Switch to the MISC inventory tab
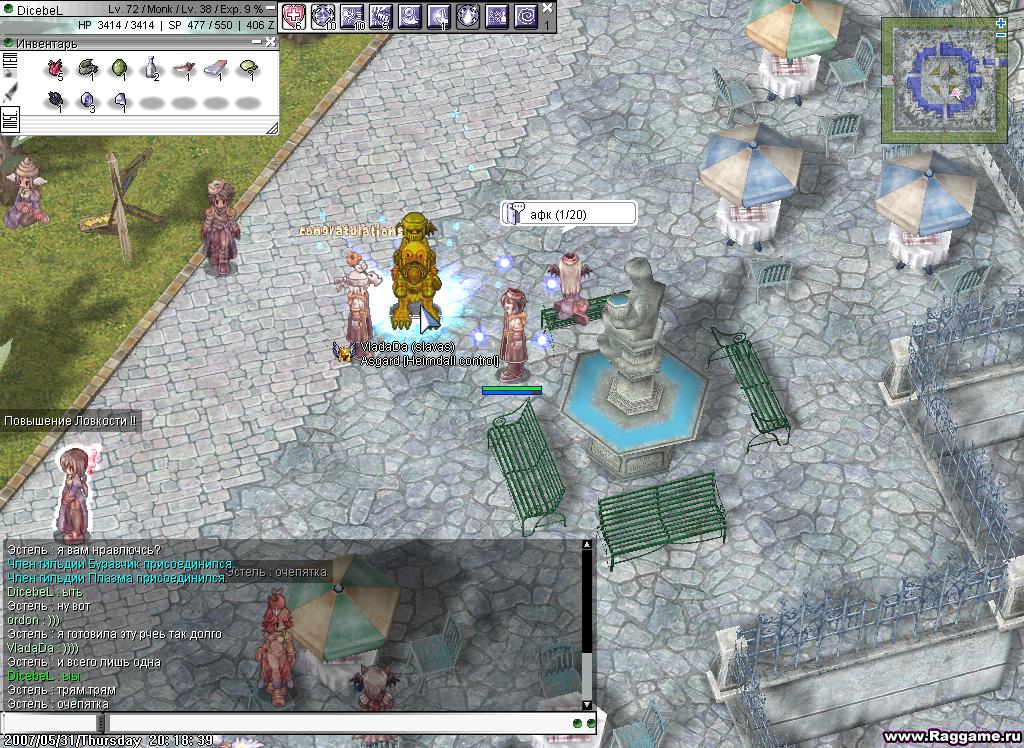Image resolution: width=1024 pixels, height=748 pixels. pos(11,120)
